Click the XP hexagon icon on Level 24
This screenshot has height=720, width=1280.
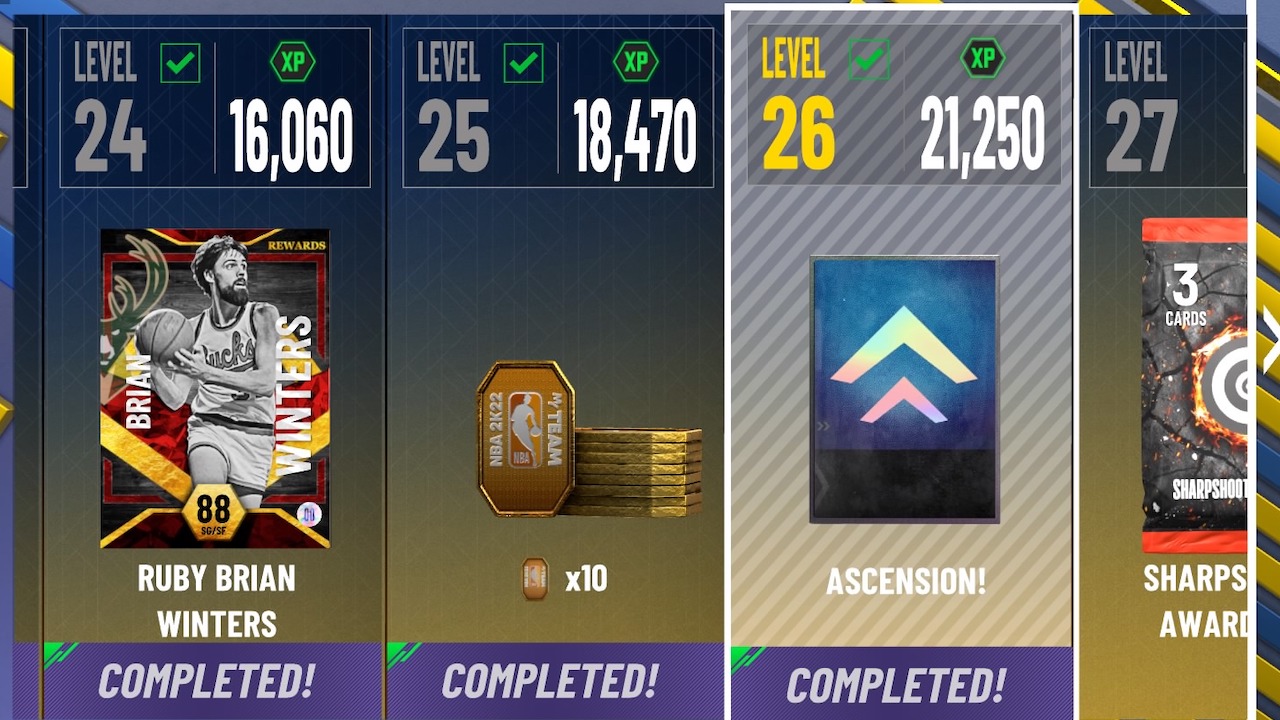click(x=294, y=62)
